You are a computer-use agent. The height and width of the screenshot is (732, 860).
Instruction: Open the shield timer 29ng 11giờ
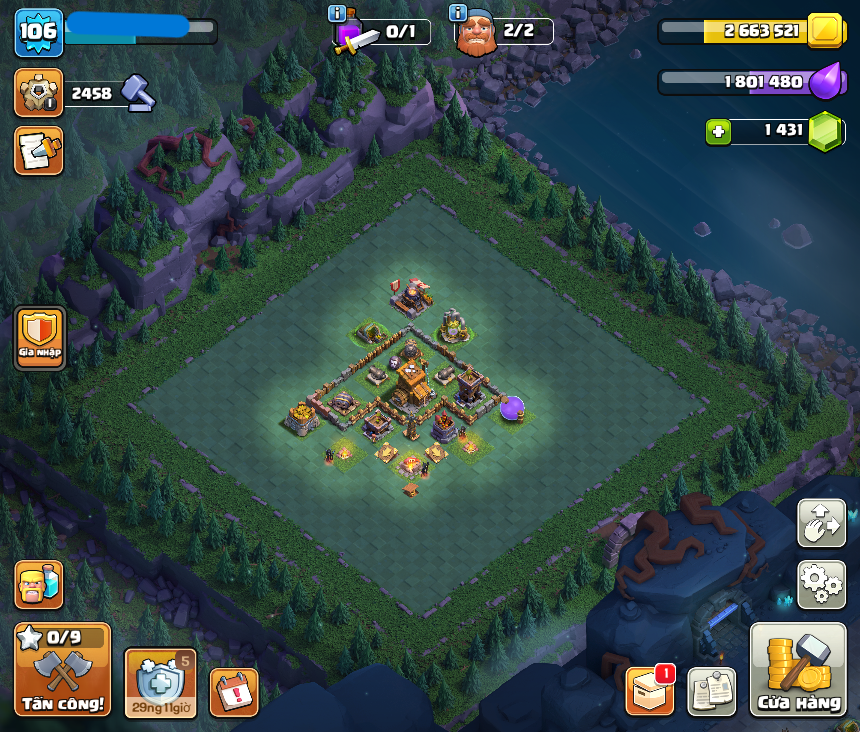click(x=160, y=682)
